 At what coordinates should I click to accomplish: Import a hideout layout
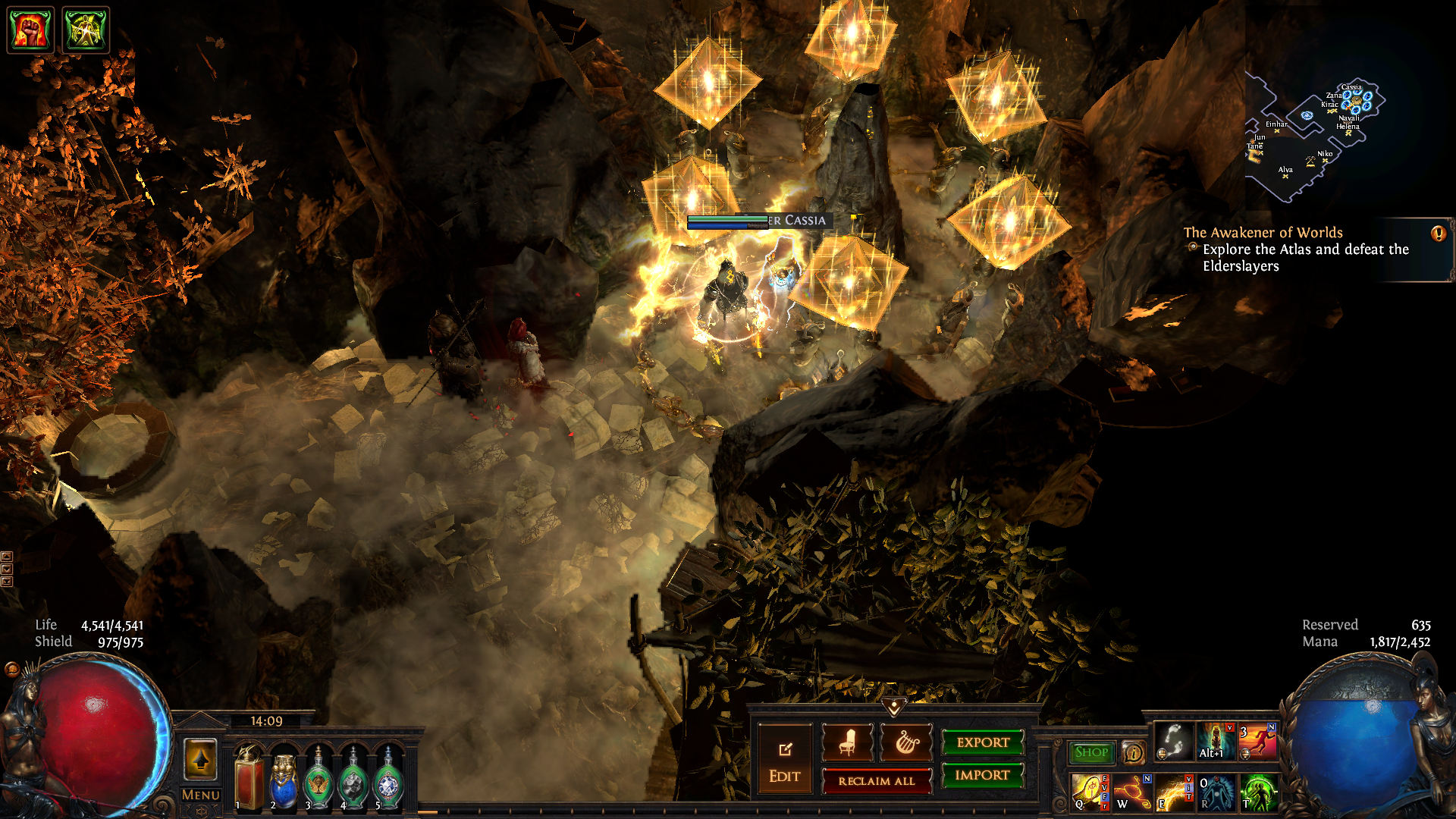[x=982, y=775]
